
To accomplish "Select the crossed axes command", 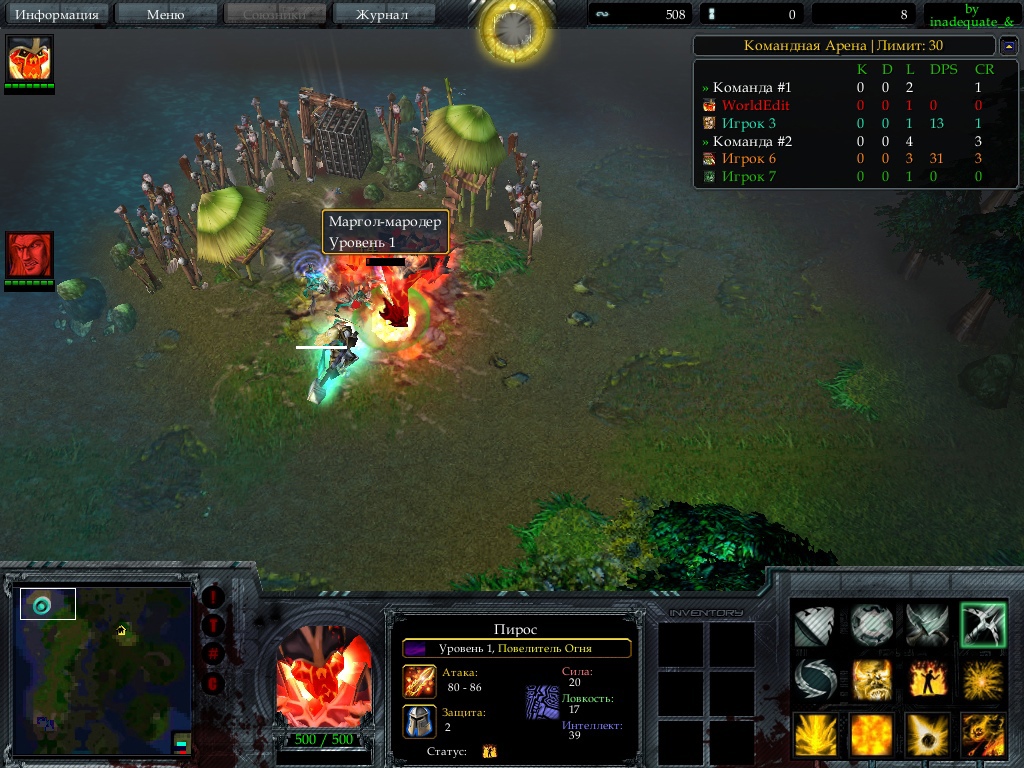I will click(x=926, y=625).
